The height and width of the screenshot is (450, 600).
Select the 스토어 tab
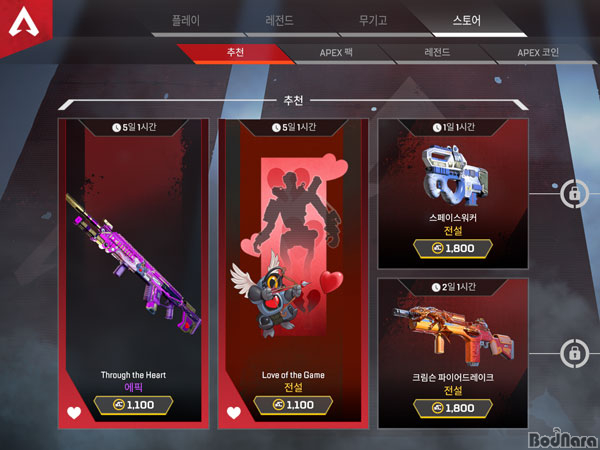(x=468, y=20)
